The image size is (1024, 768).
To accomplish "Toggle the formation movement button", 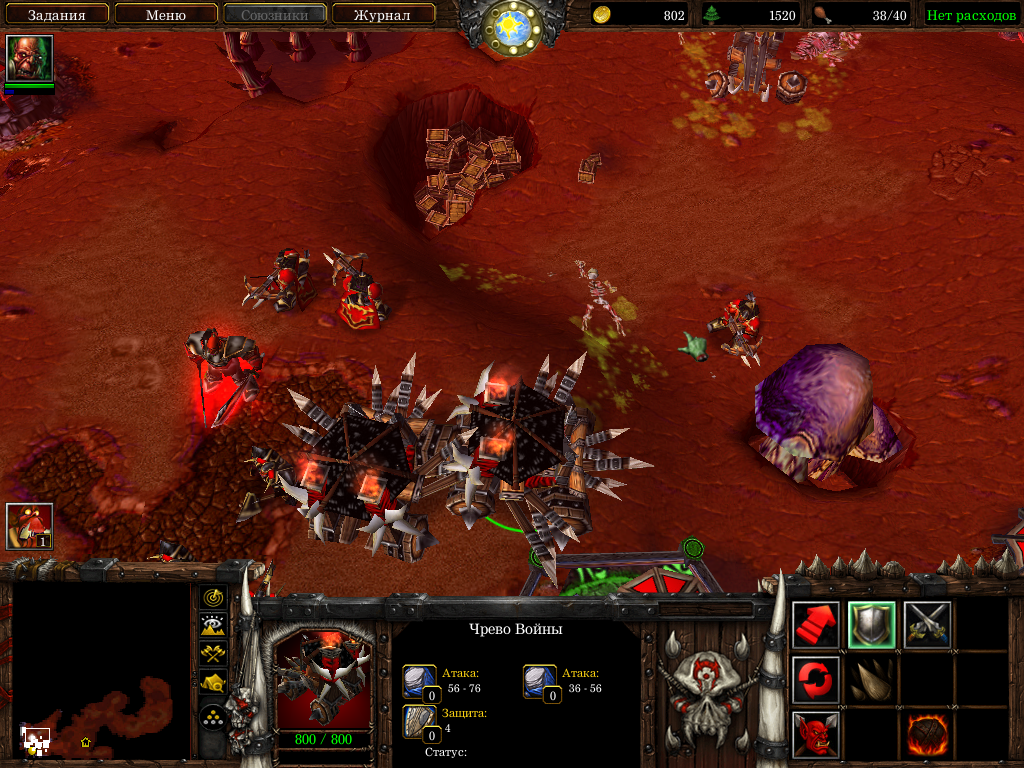I will (x=213, y=718).
